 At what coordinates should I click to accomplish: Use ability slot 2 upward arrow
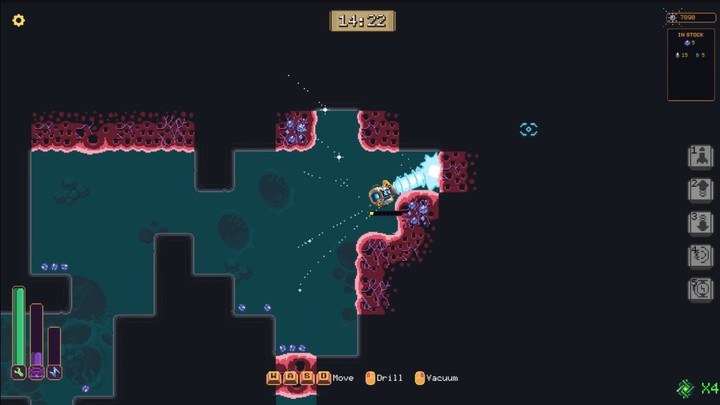click(701, 190)
